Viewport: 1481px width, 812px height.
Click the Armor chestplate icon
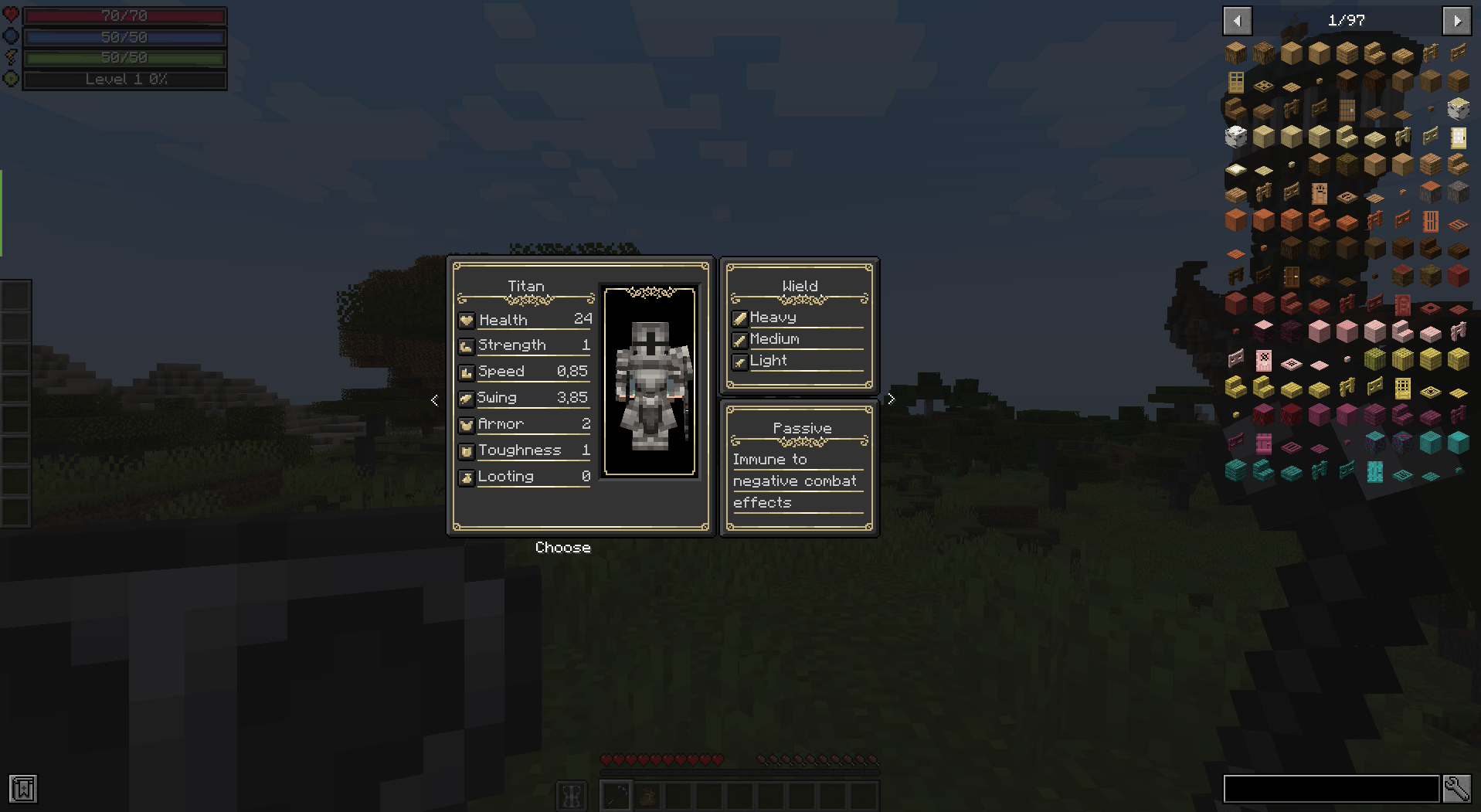click(466, 424)
